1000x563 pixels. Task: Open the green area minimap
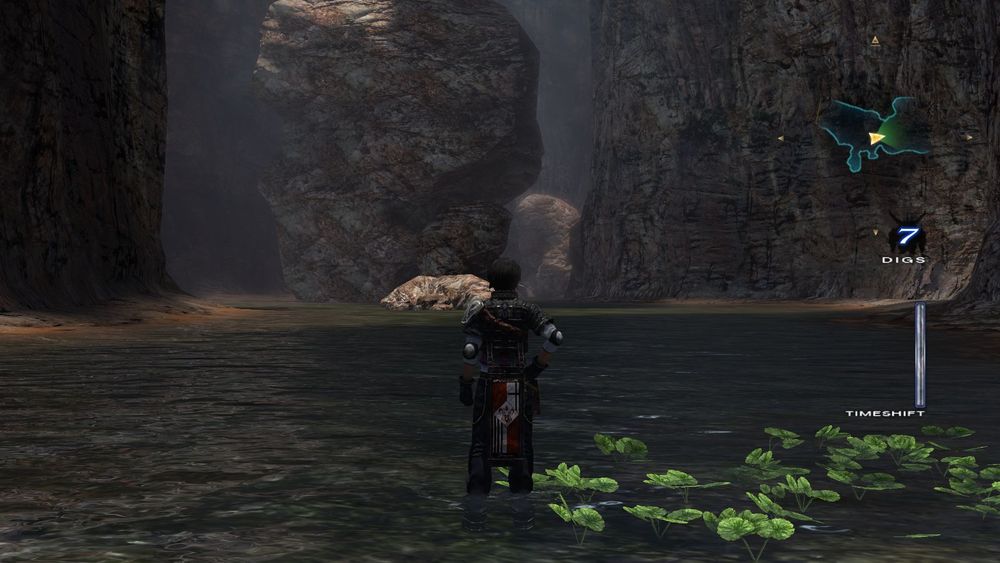click(874, 134)
